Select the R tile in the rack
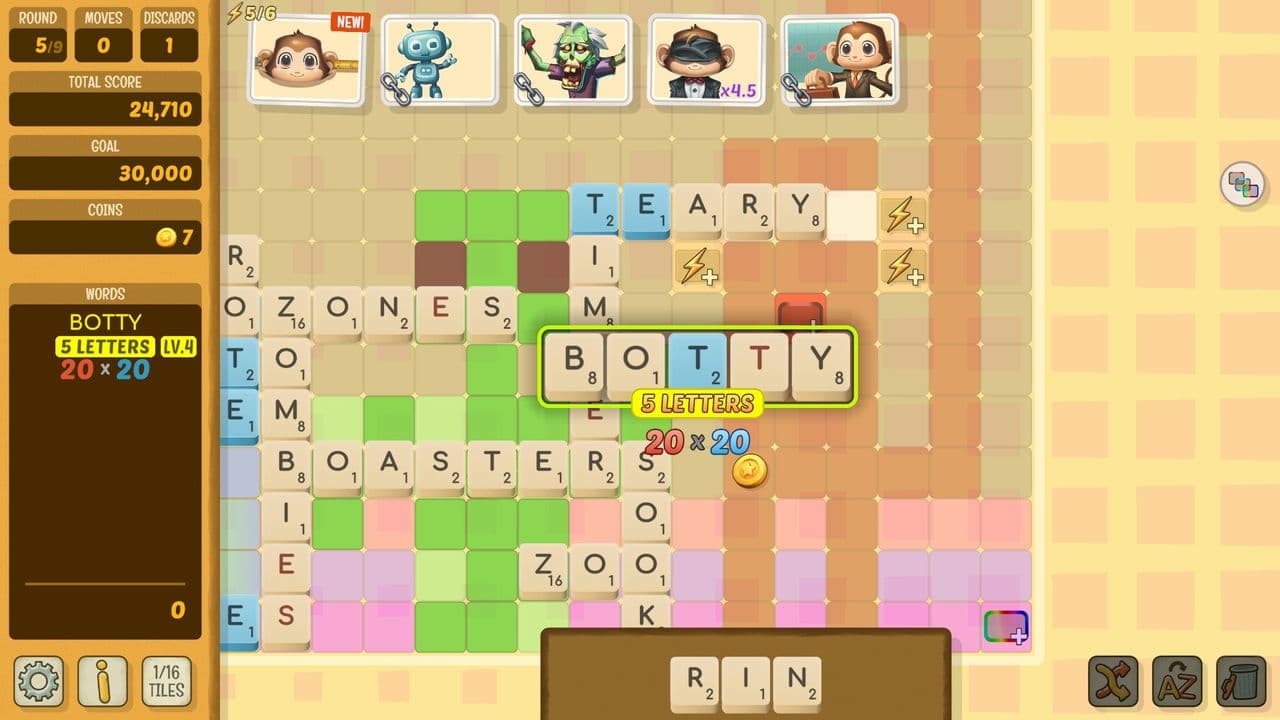1280x720 pixels. (695, 682)
